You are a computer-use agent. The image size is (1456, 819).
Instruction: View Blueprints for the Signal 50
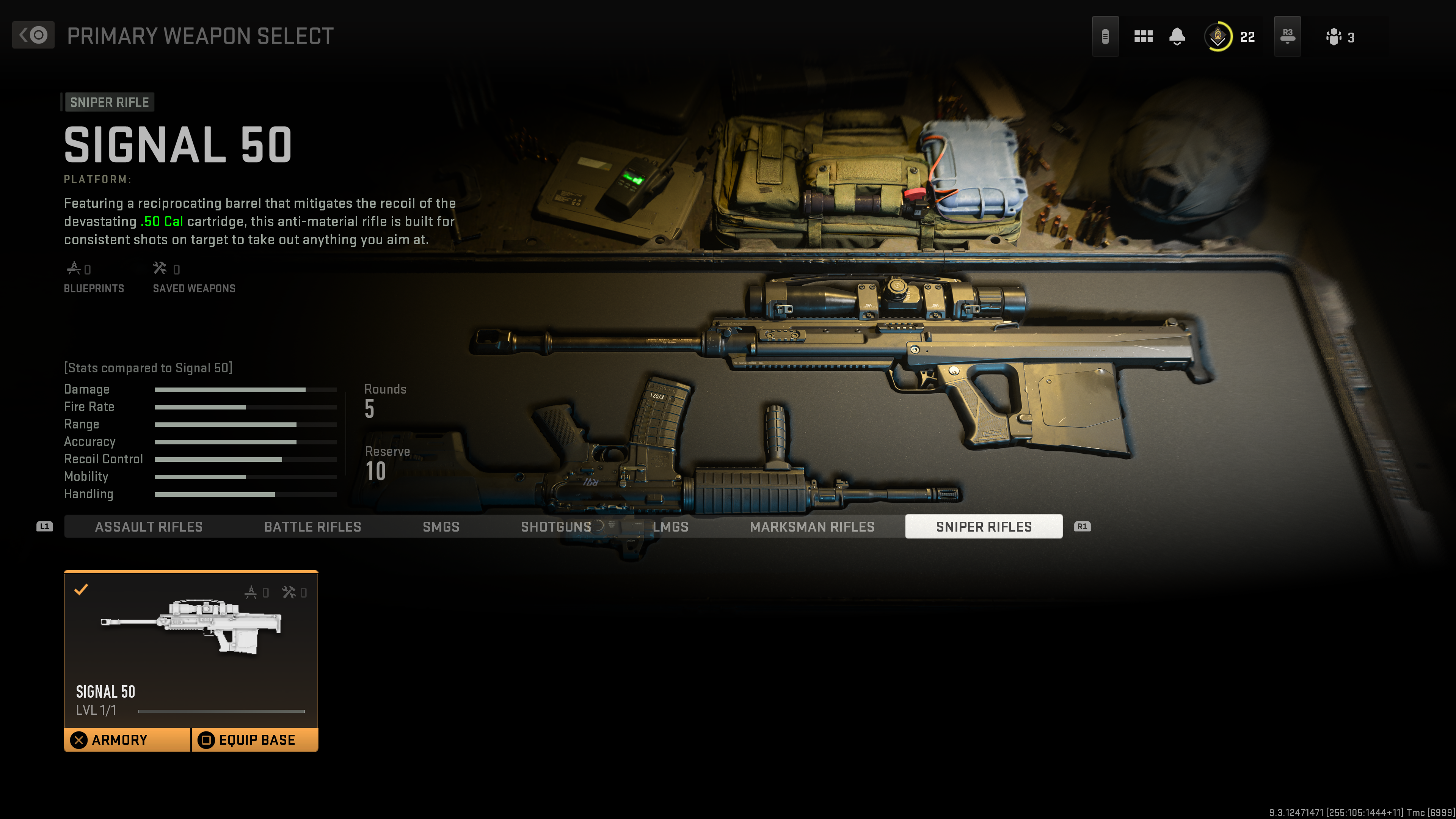tap(94, 277)
